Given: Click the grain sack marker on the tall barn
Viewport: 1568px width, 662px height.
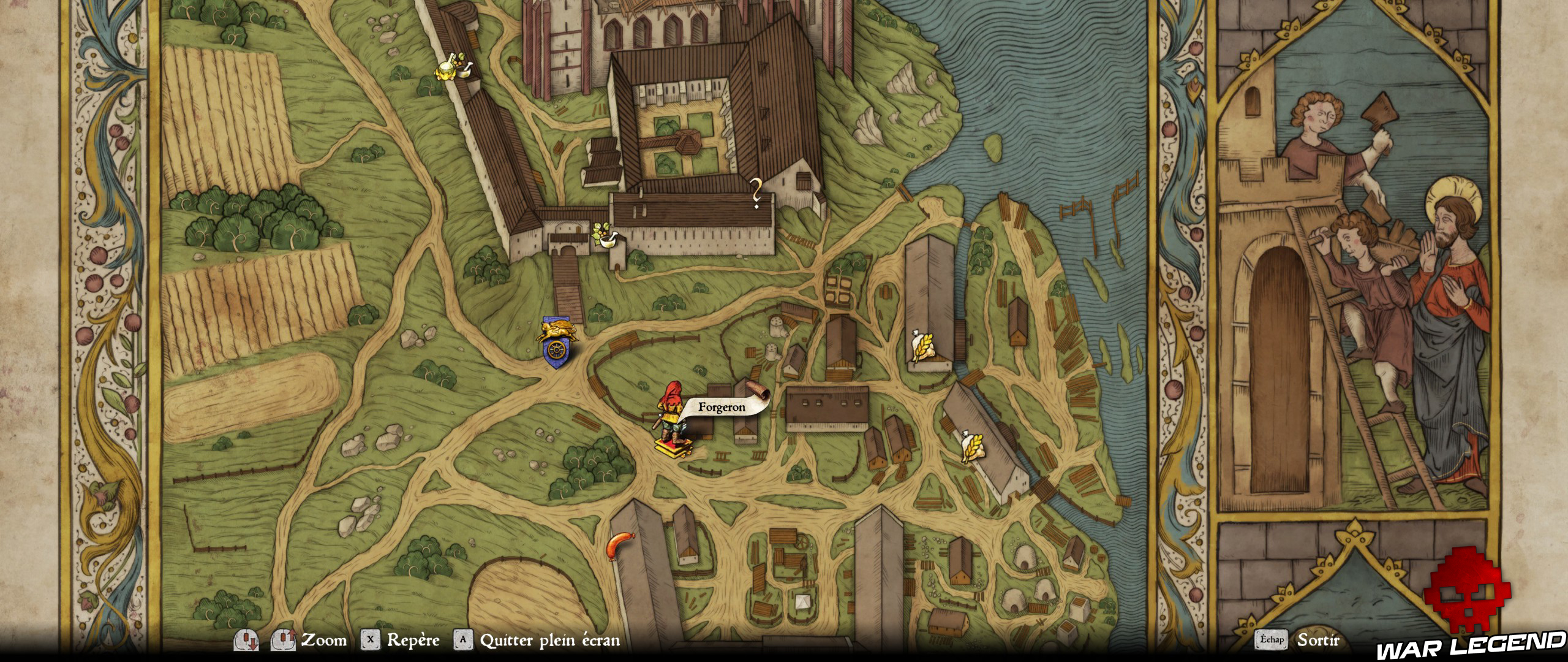Looking at the screenshot, I should (x=922, y=347).
